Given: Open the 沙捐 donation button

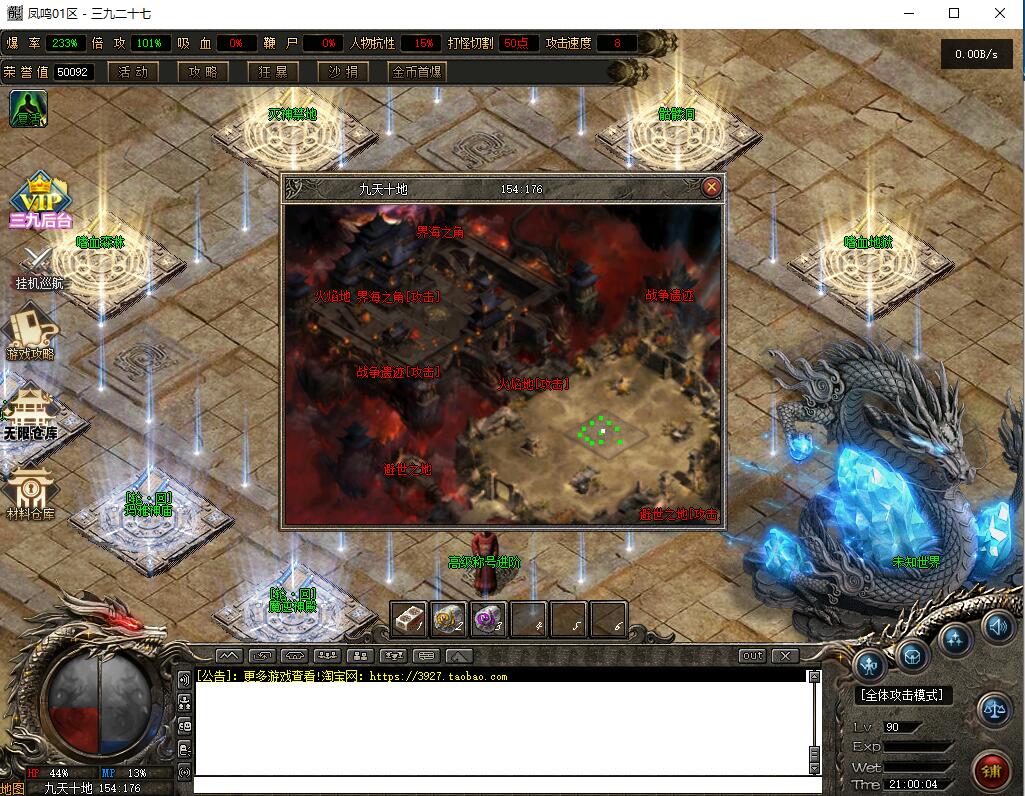Looking at the screenshot, I should 343,72.
